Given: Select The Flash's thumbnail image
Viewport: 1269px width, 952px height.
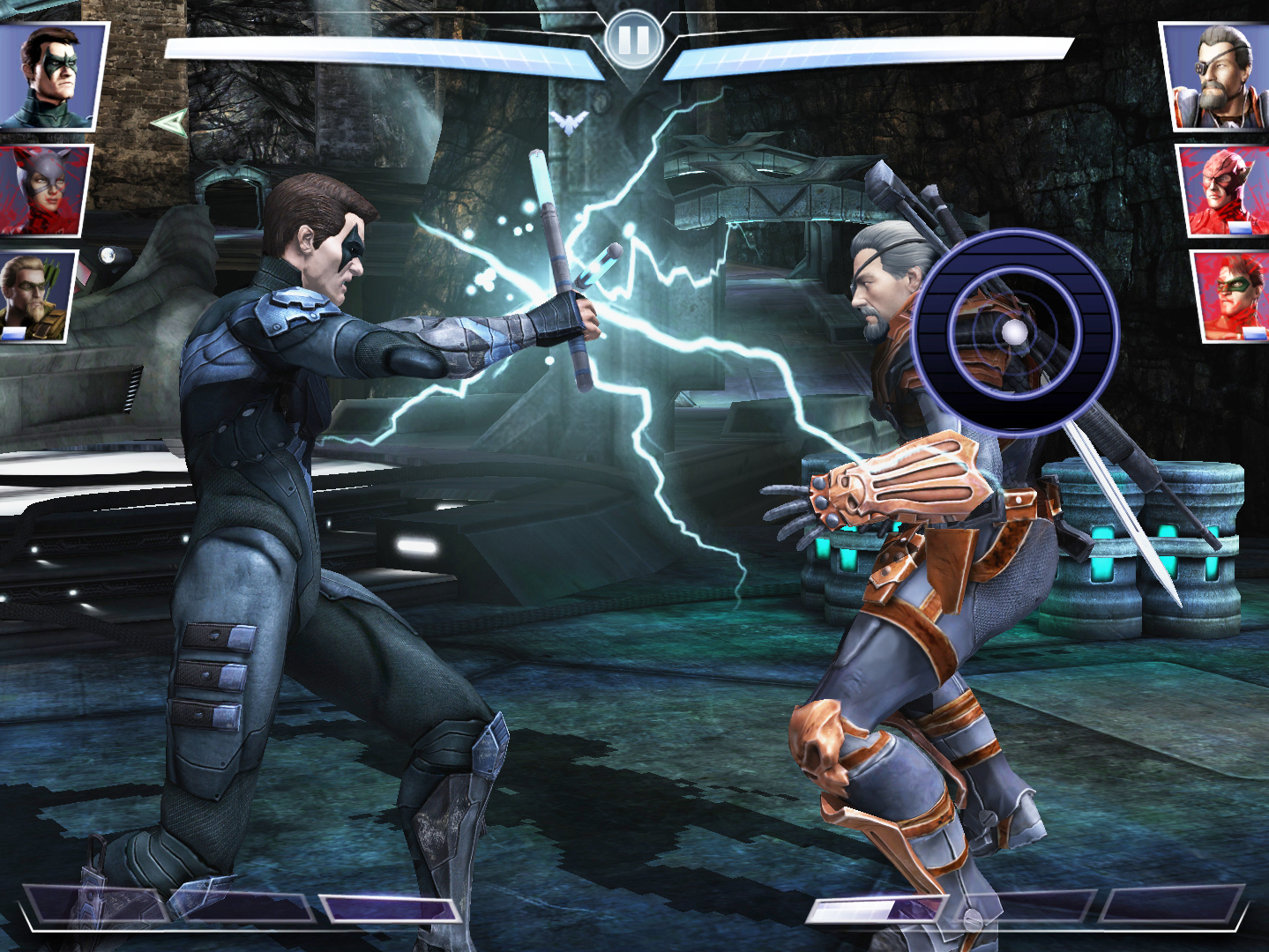Looking at the screenshot, I should click(x=1220, y=190).
